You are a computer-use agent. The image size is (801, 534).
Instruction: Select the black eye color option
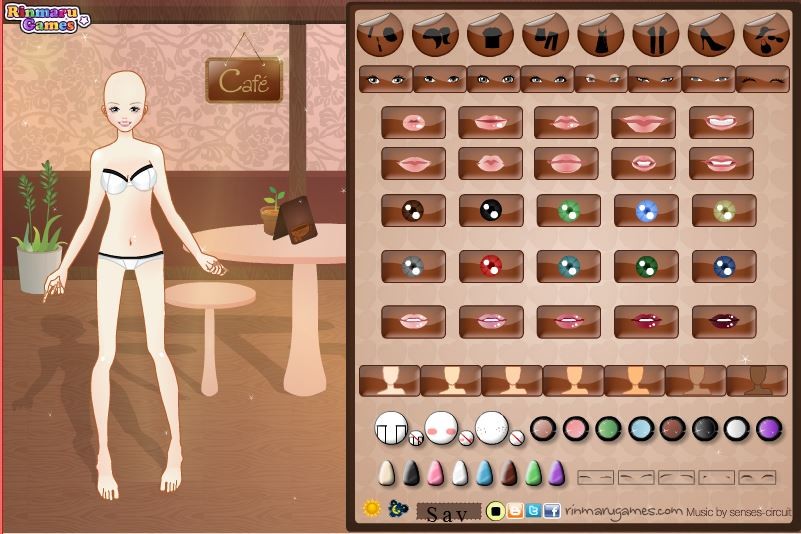tap(491, 210)
